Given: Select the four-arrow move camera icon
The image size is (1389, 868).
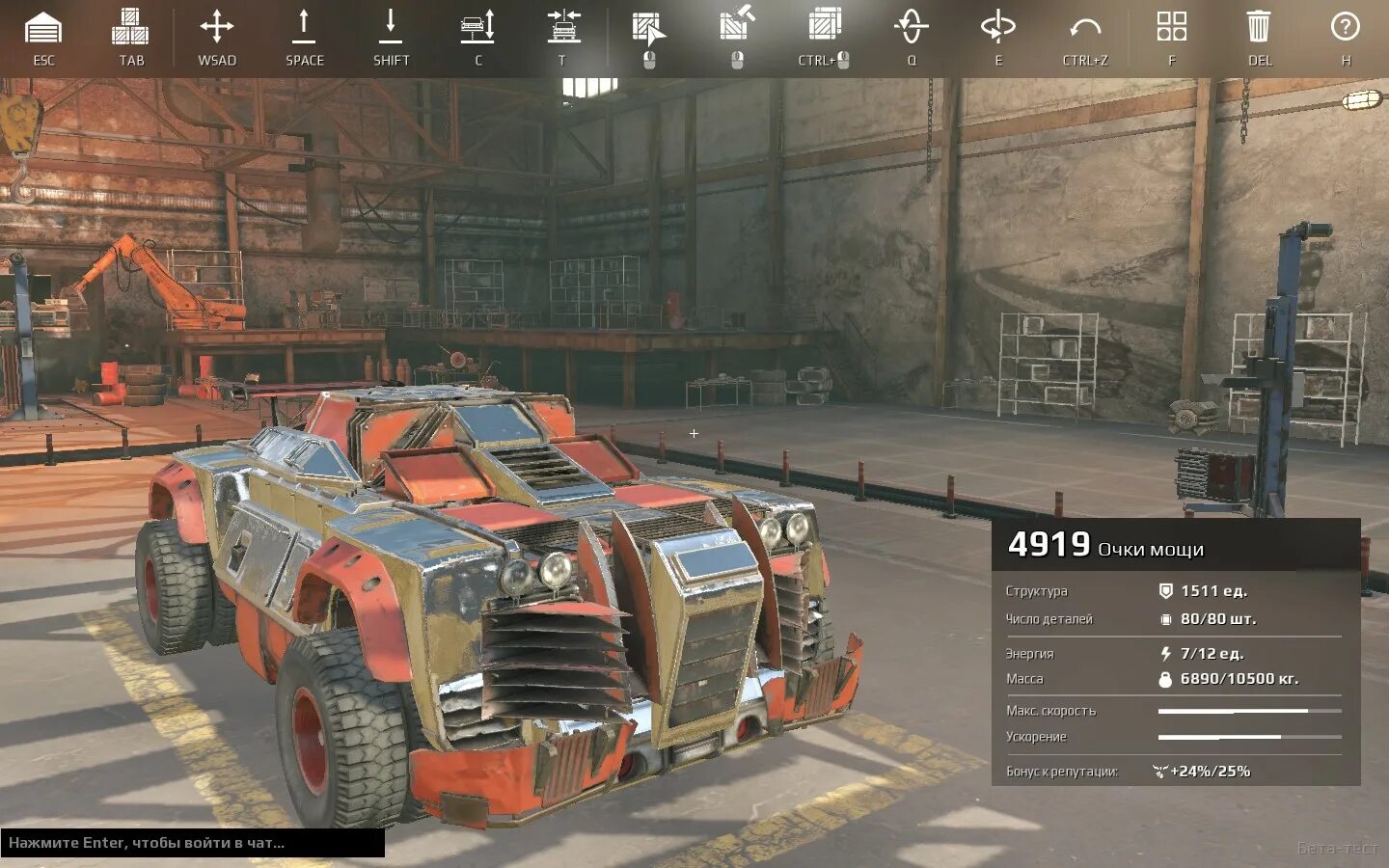Looking at the screenshot, I should tap(217, 27).
